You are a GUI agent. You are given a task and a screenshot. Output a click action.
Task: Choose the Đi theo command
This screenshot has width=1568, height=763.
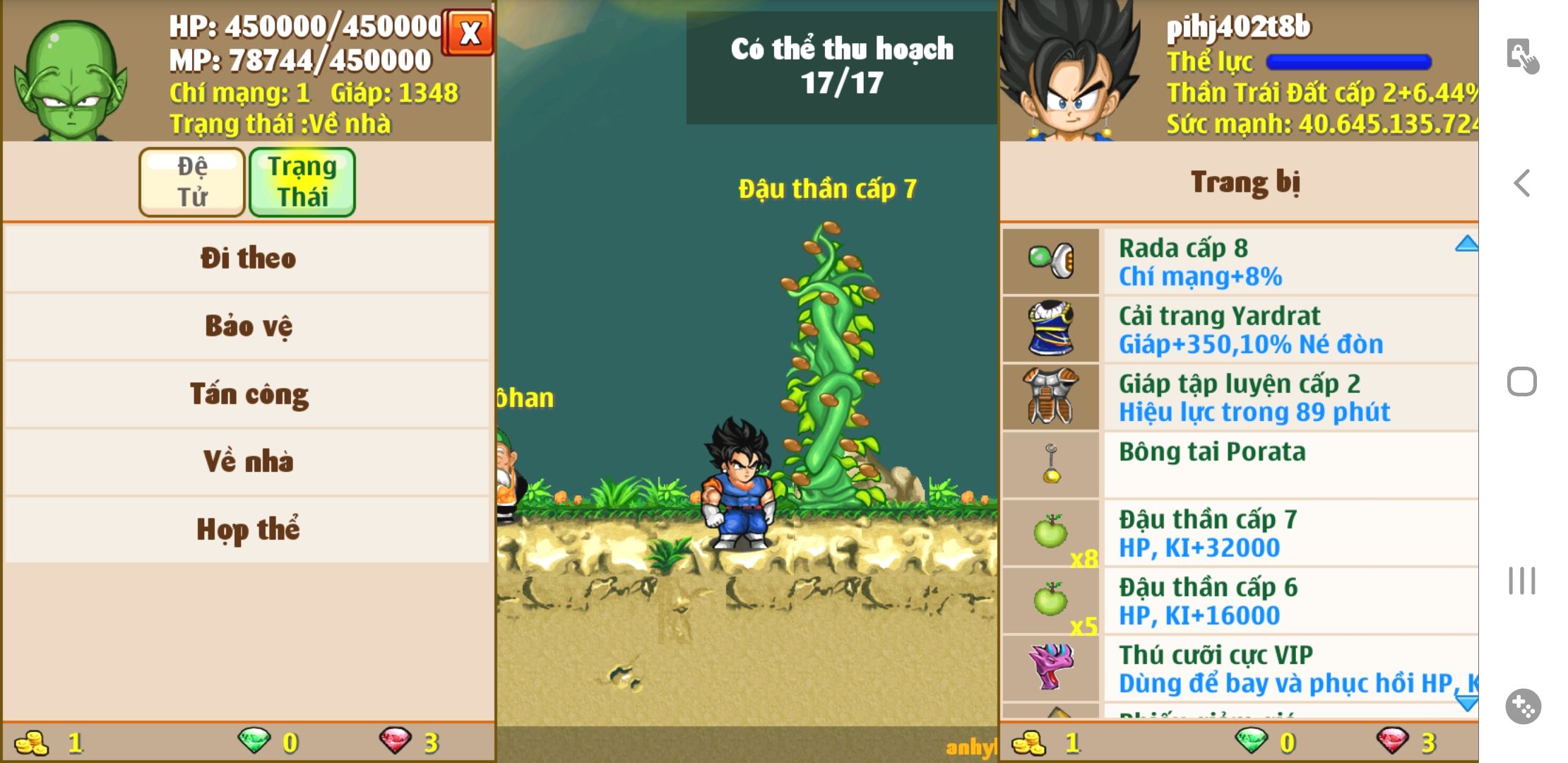click(247, 258)
